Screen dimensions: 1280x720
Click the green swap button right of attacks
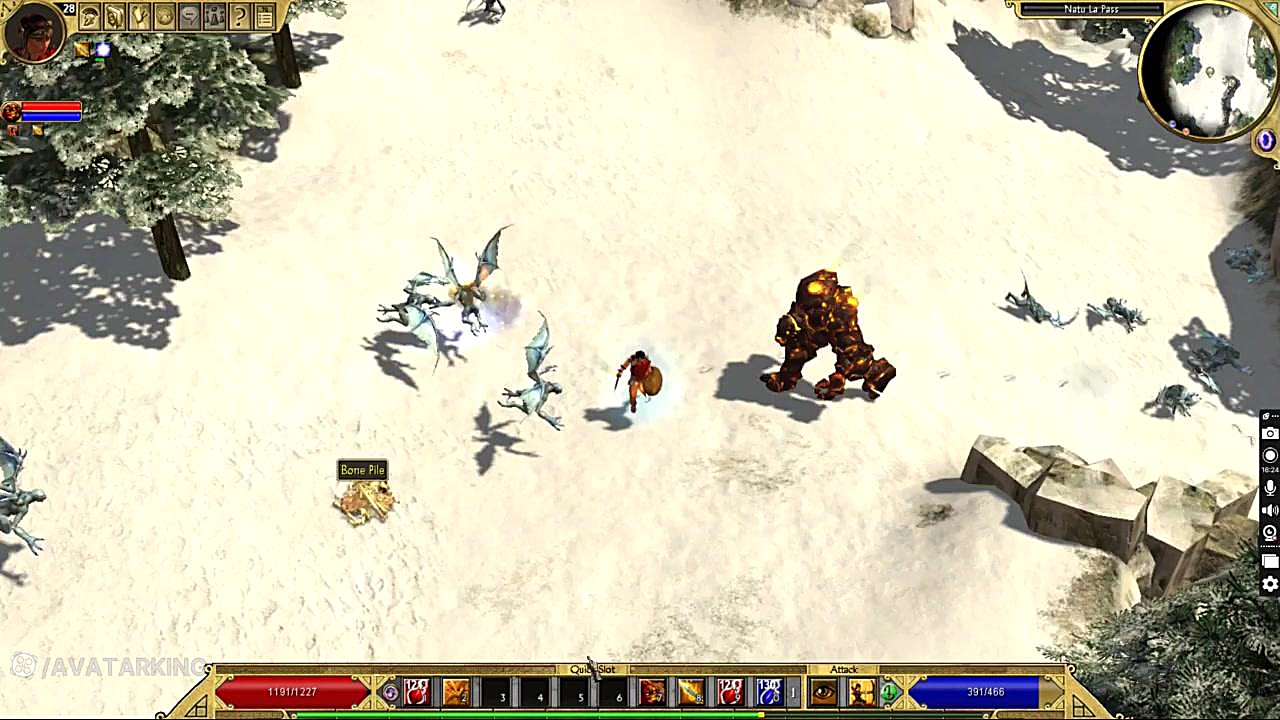point(888,691)
